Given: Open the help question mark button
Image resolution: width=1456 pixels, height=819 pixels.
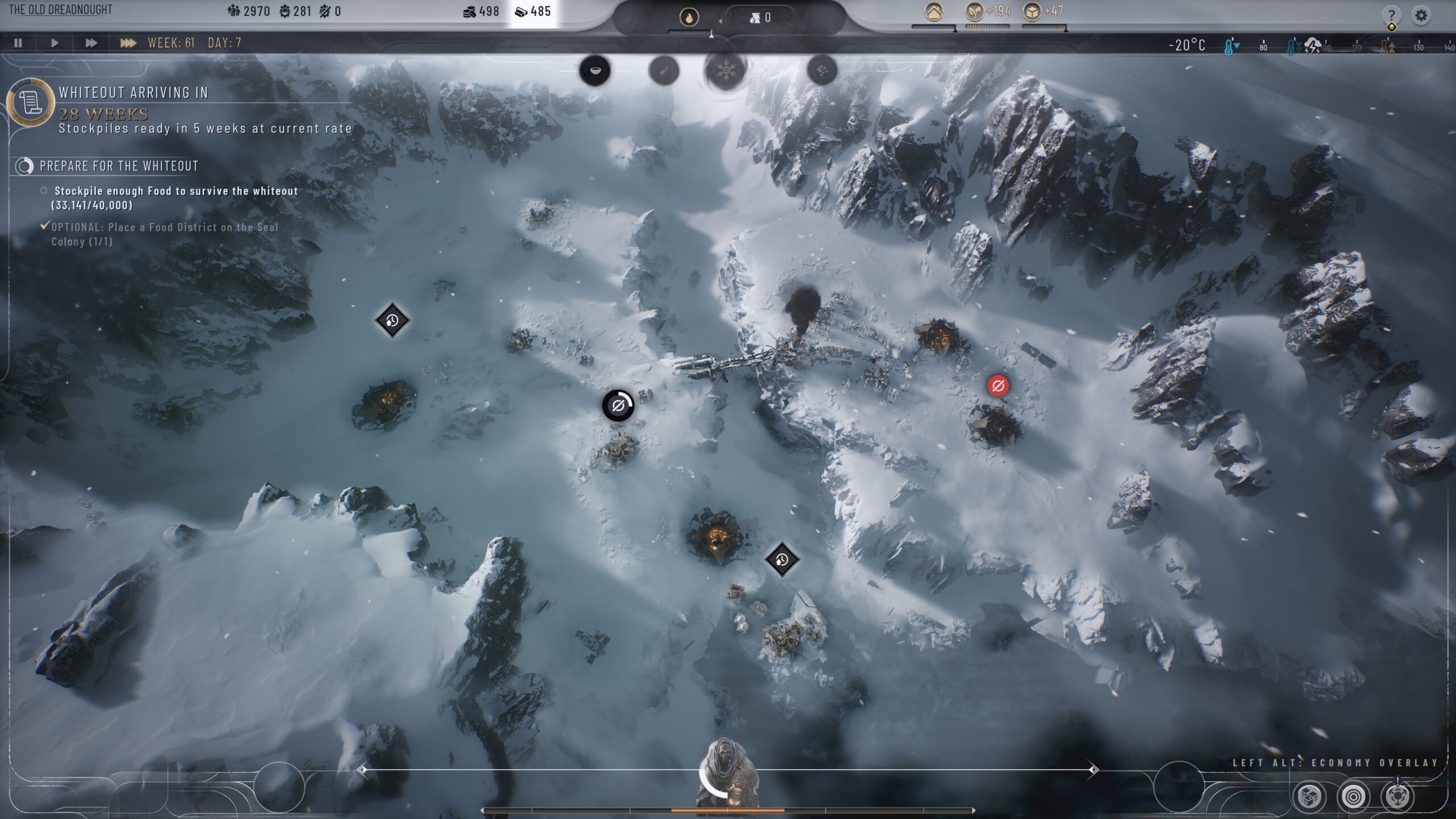Looking at the screenshot, I should (1391, 15).
